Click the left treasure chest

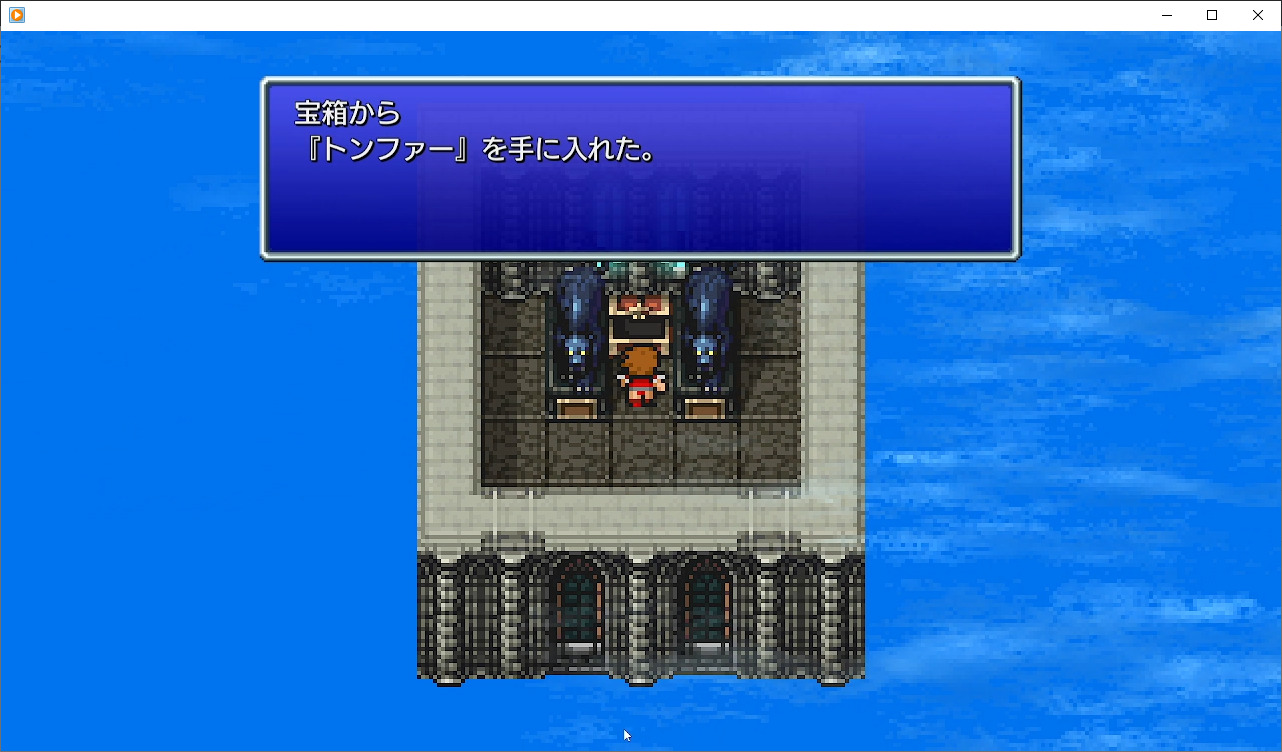578,407
